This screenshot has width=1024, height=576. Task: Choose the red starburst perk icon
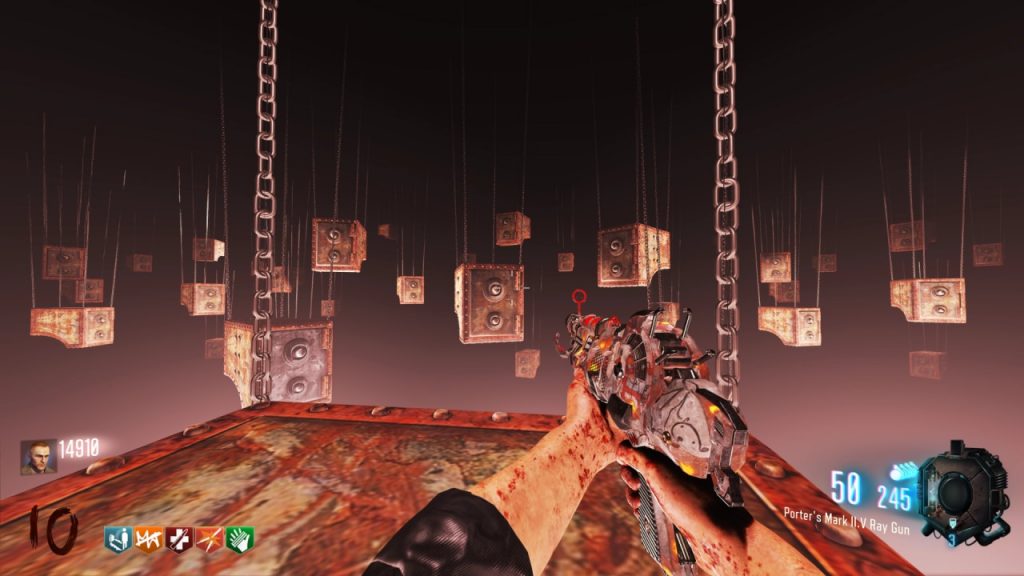209,539
